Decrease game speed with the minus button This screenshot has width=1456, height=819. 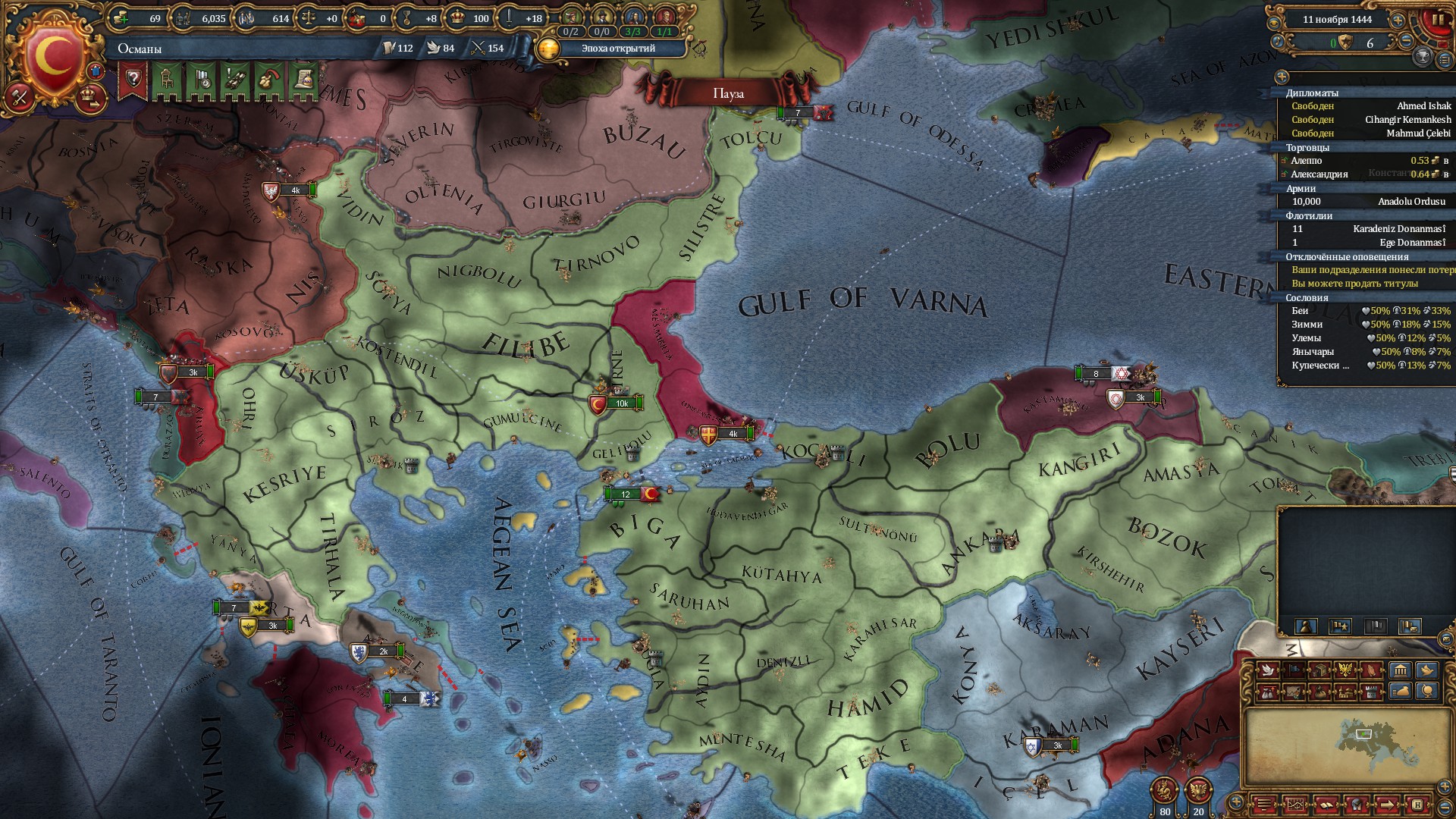(1407, 42)
